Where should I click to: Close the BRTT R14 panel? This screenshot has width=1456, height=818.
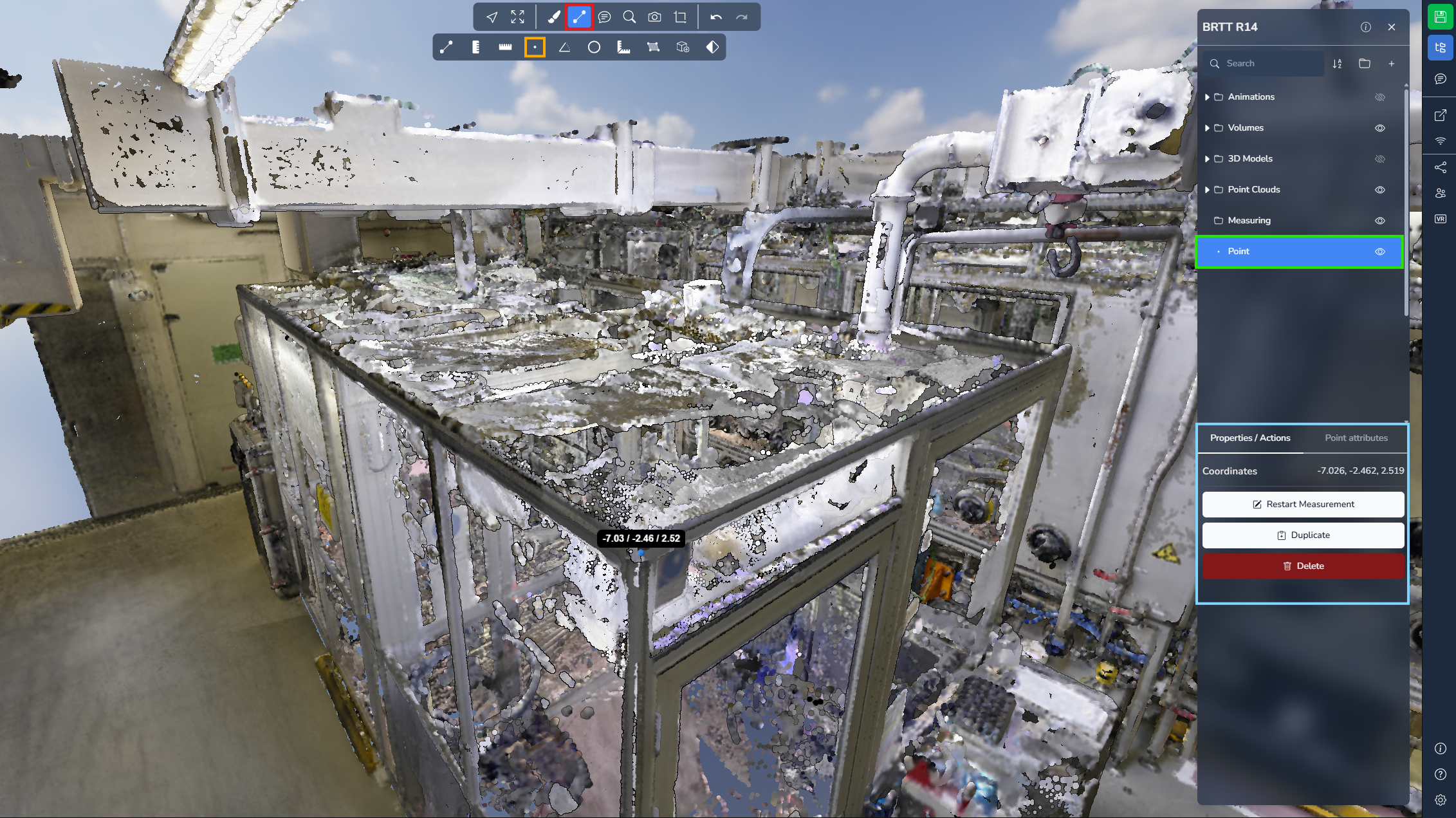(x=1392, y=27)
